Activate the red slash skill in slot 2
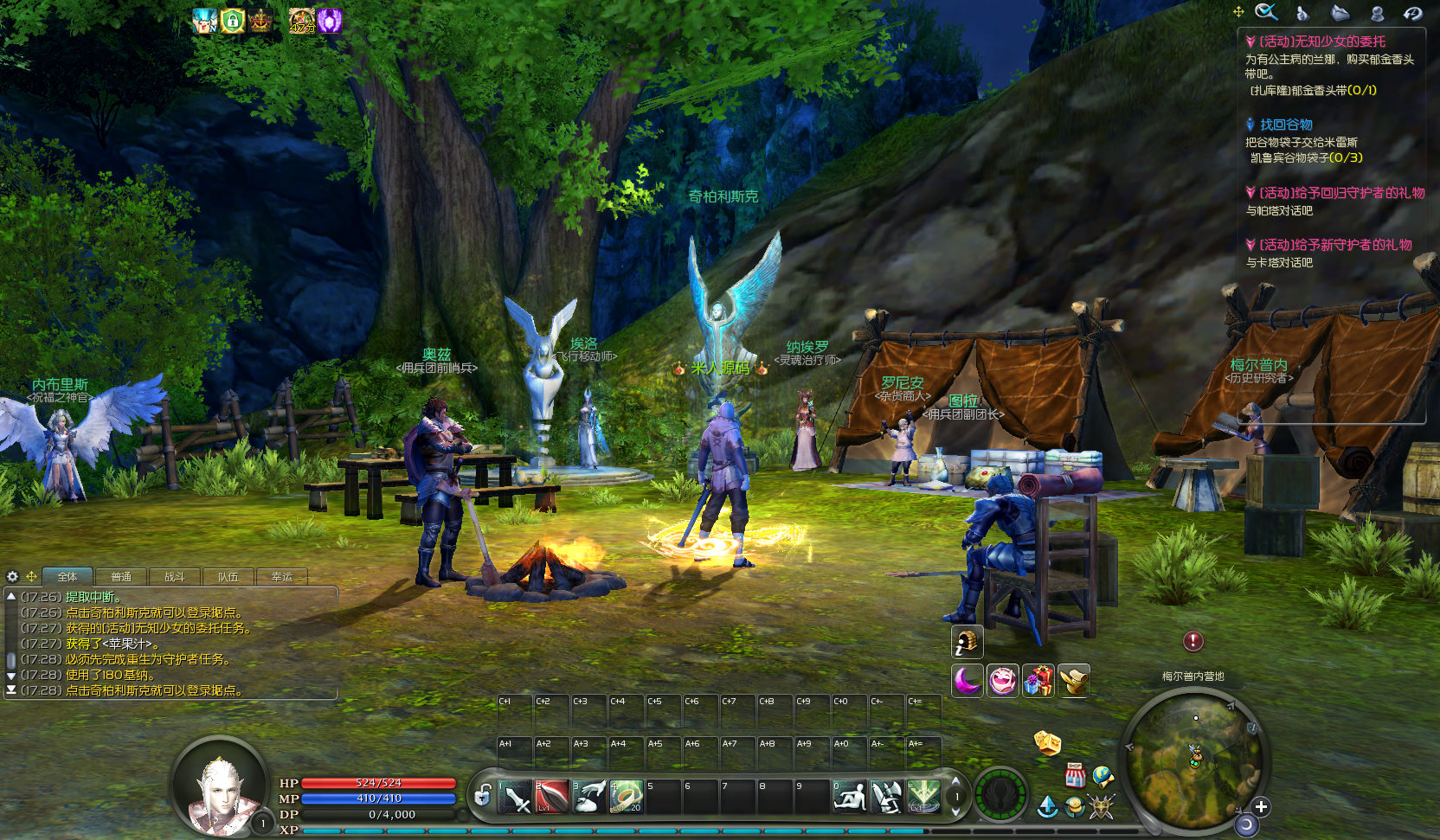 (x=552, y=797)
